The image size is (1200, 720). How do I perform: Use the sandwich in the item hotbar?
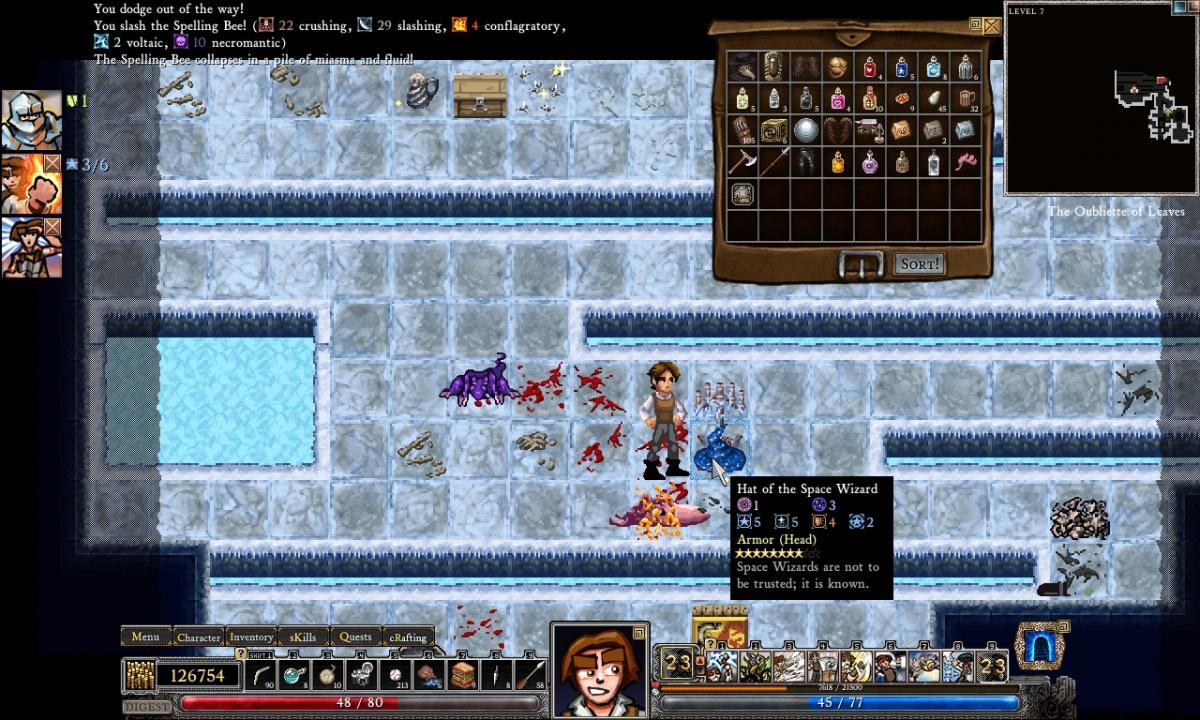click(x=462, y=674)
